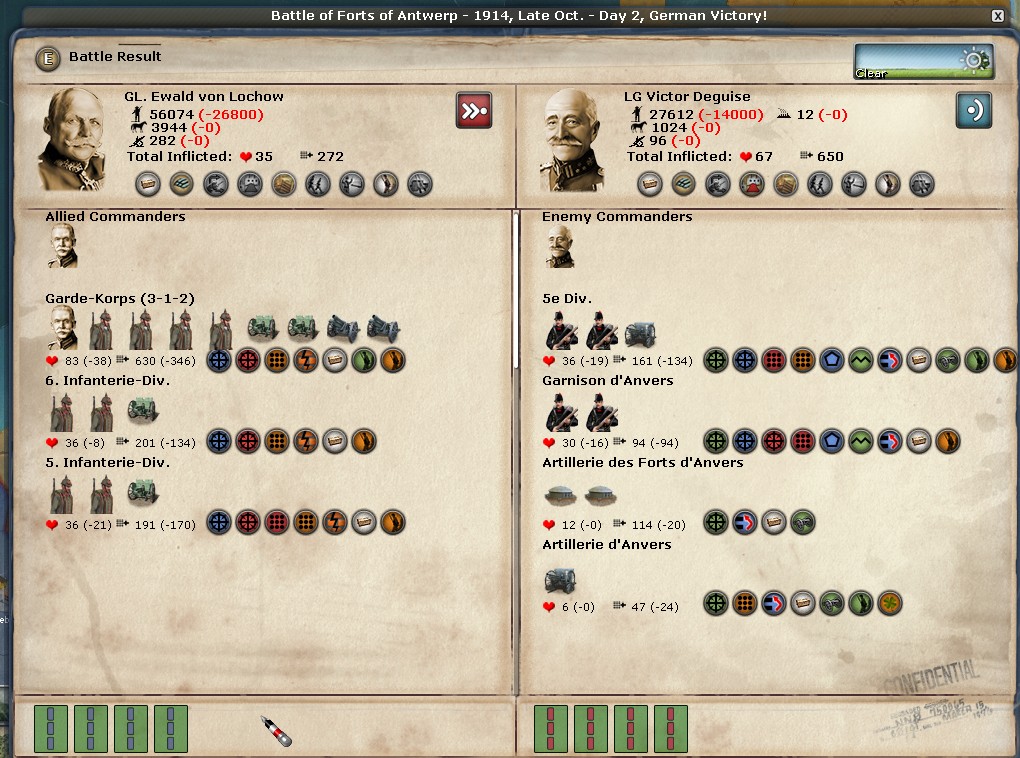
Task: Open the Clear weather indicator
Action: (923, 61)
